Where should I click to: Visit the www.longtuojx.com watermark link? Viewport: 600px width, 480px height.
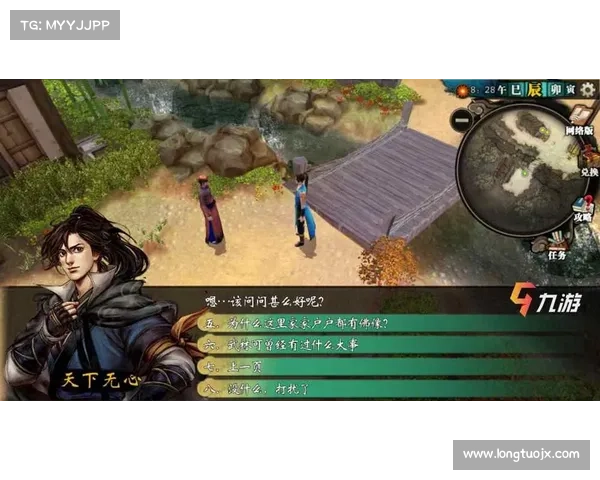coord(520,454)
